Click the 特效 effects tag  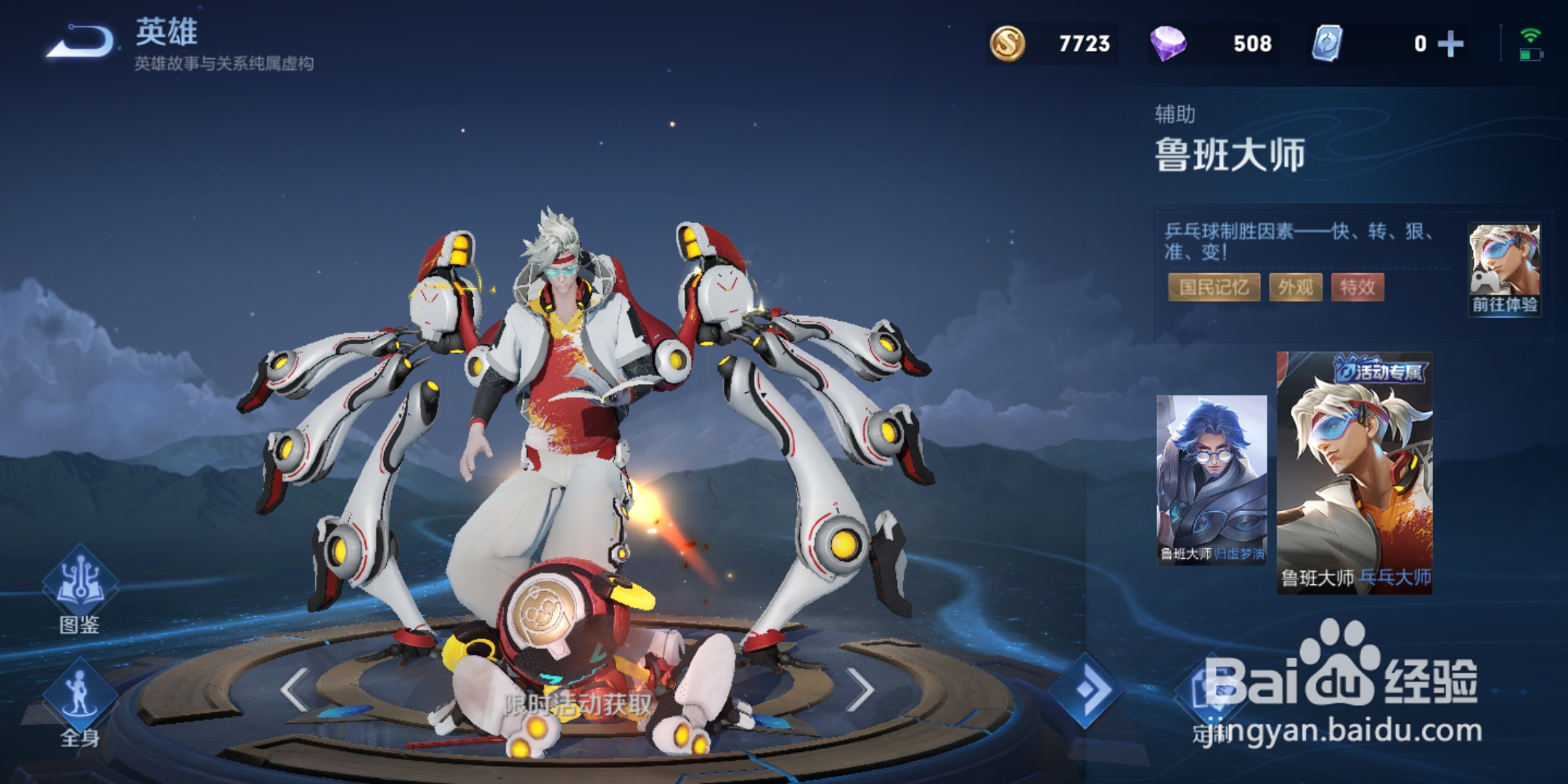[x=1357, y=287]
